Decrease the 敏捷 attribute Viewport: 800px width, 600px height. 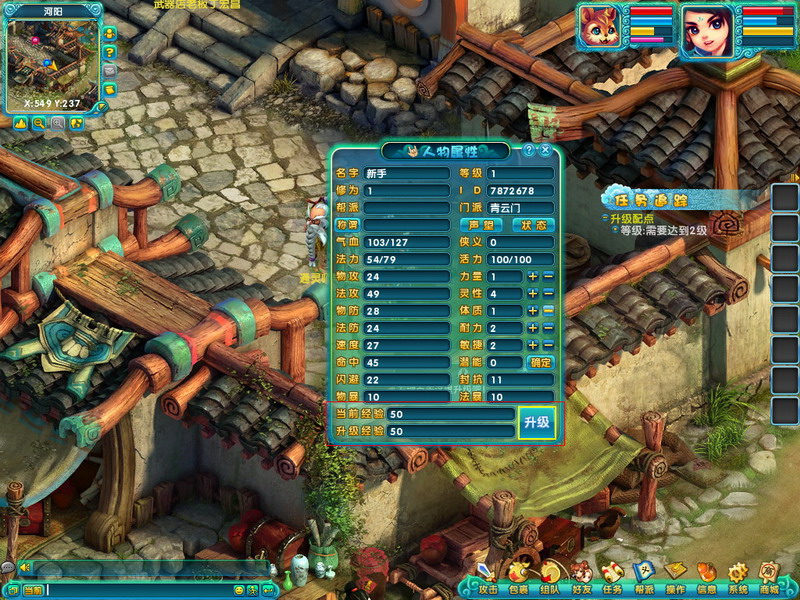tap(548, 345)
